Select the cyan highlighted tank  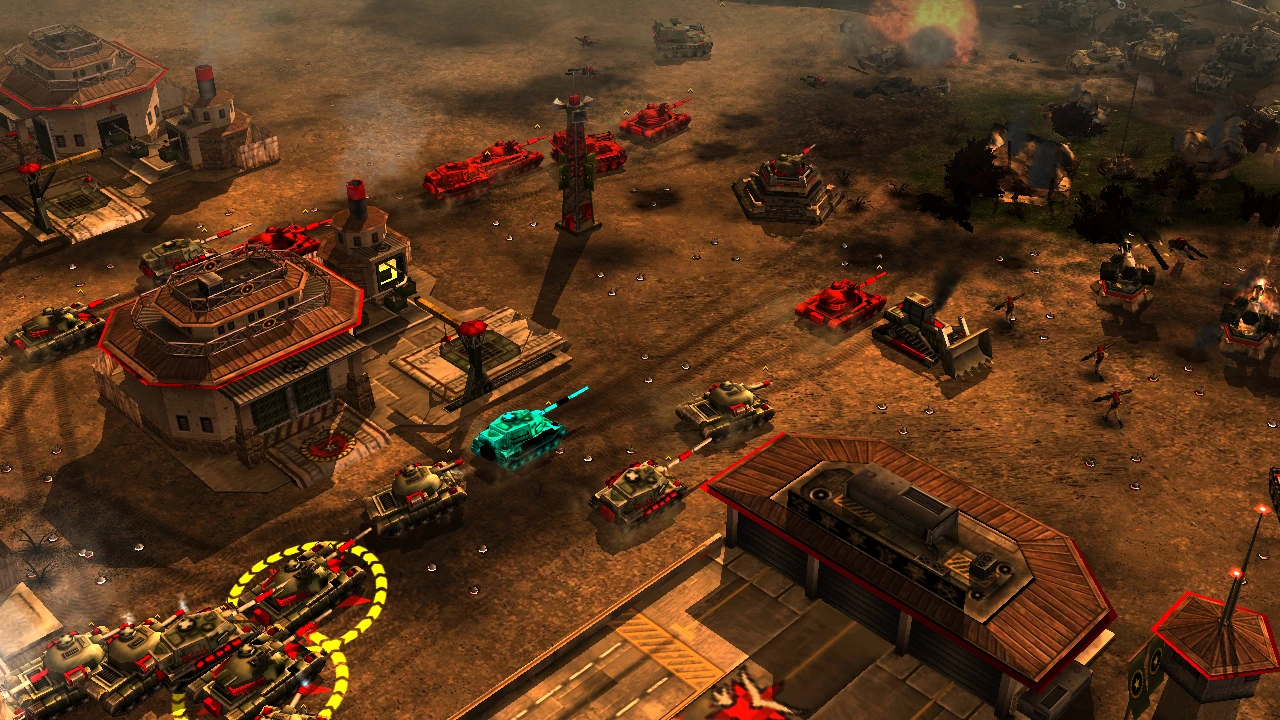[516, 436]
